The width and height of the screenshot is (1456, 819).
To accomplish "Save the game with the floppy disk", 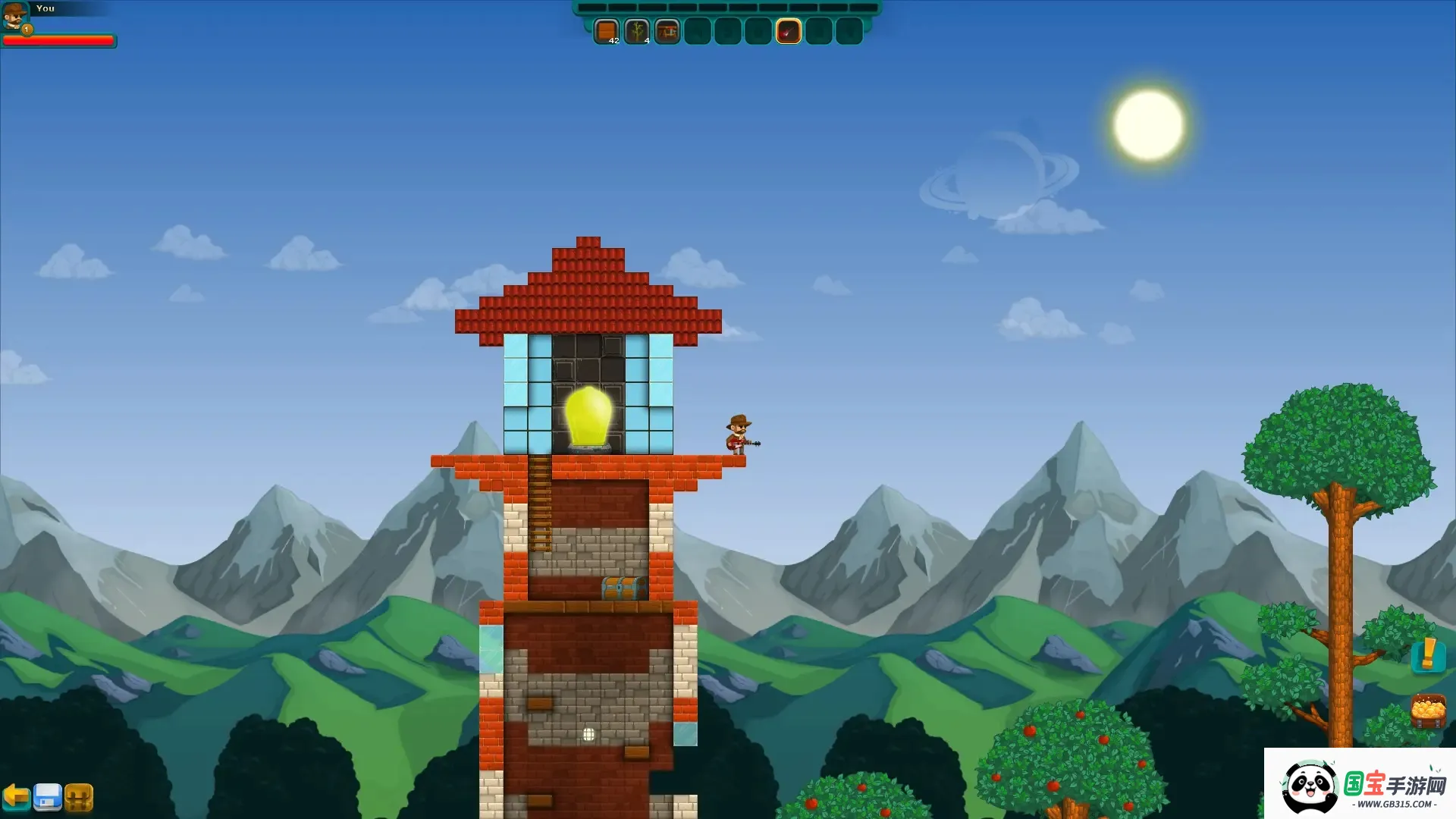I will coord(47,797).
